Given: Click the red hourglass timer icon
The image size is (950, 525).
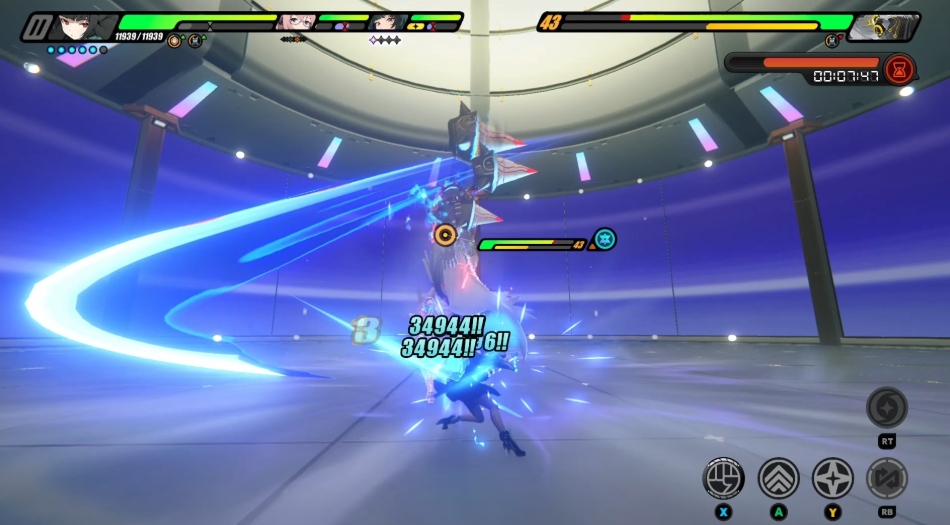Looking at the screenshot, I should coord(899,69).
